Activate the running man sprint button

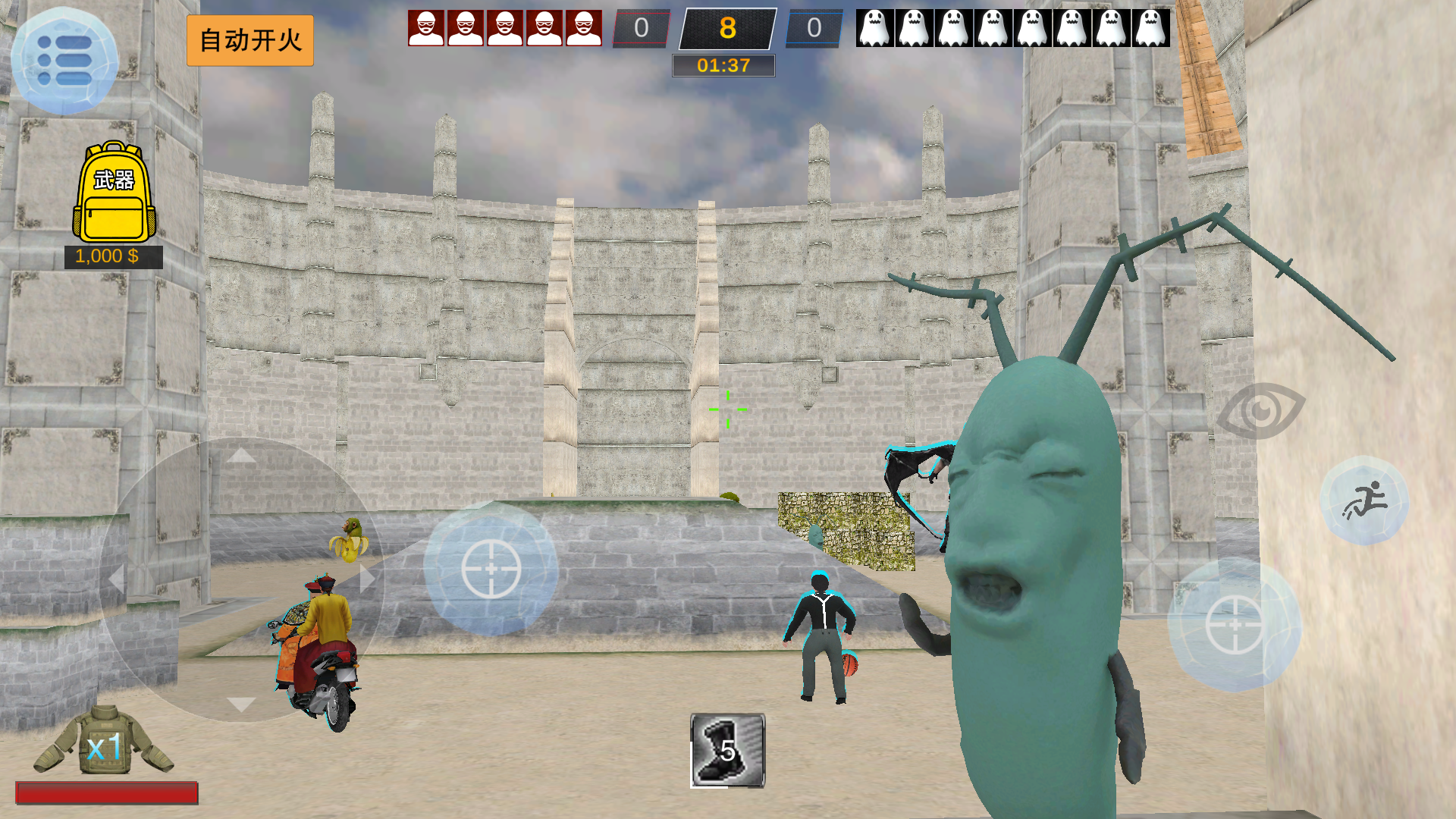(1364, 500)
